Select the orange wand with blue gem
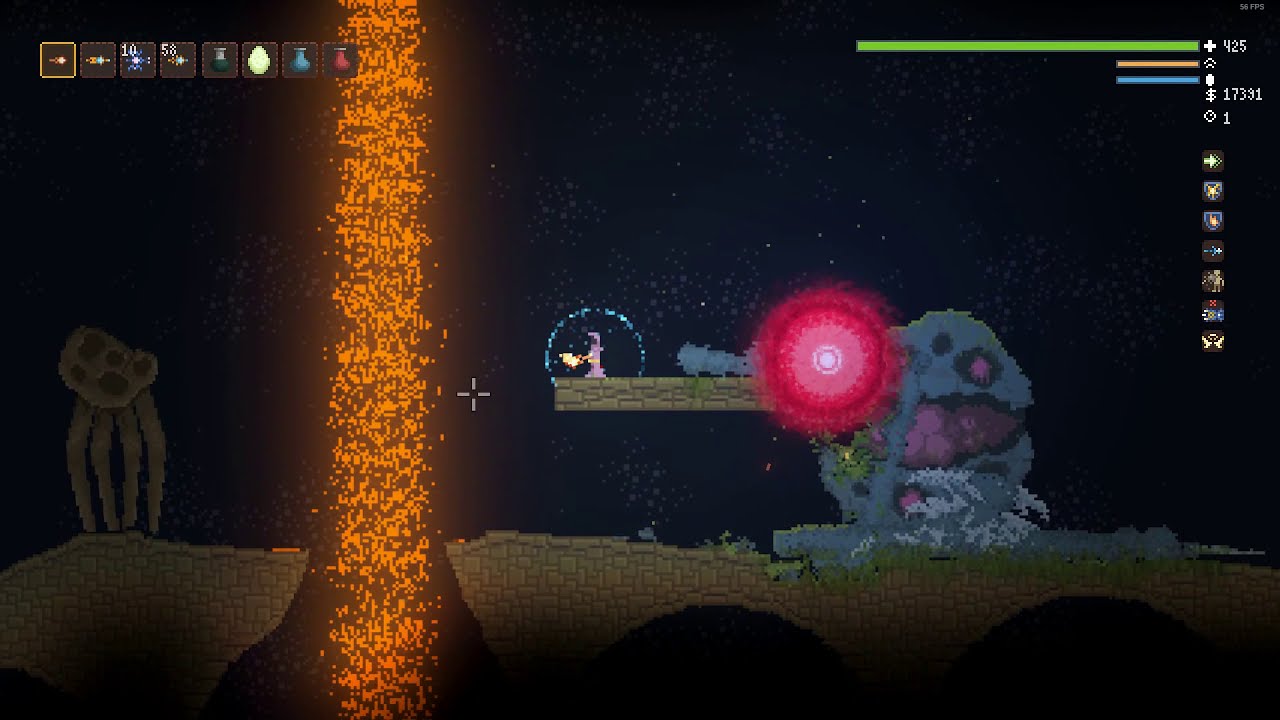 tap(98, 60)
